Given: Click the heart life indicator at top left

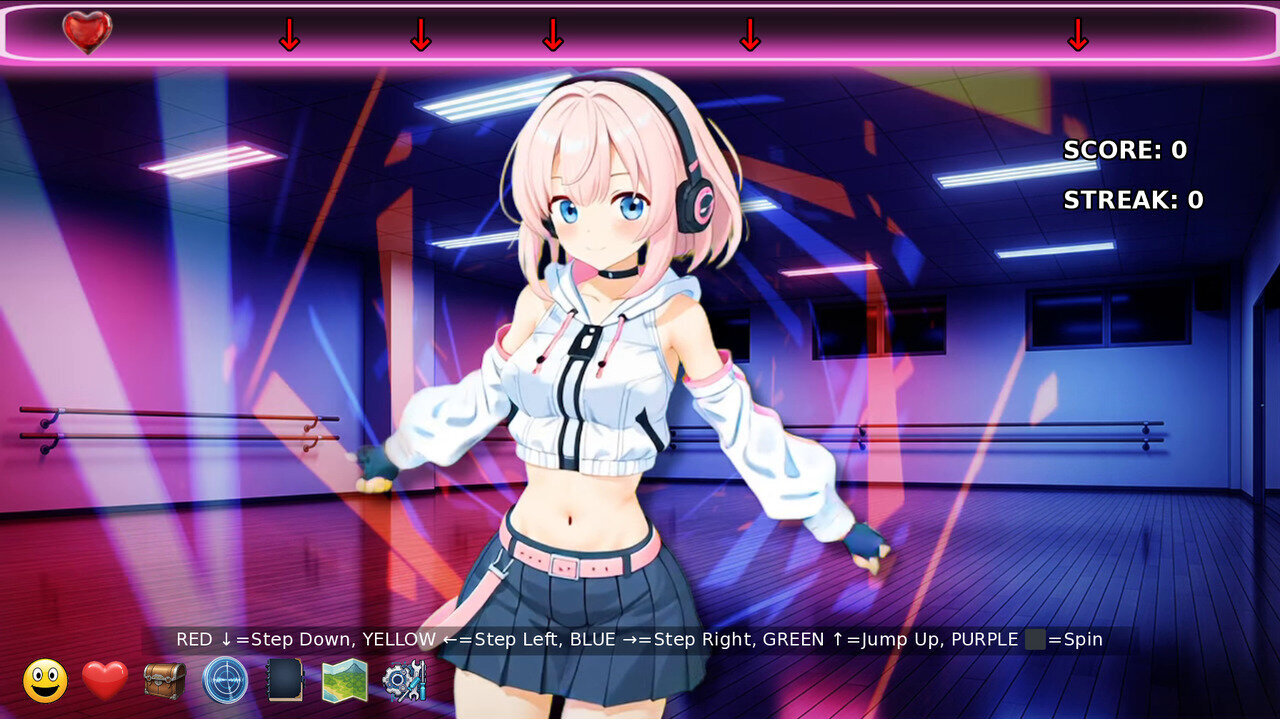Looking at the screenshot, I should 88,30.
